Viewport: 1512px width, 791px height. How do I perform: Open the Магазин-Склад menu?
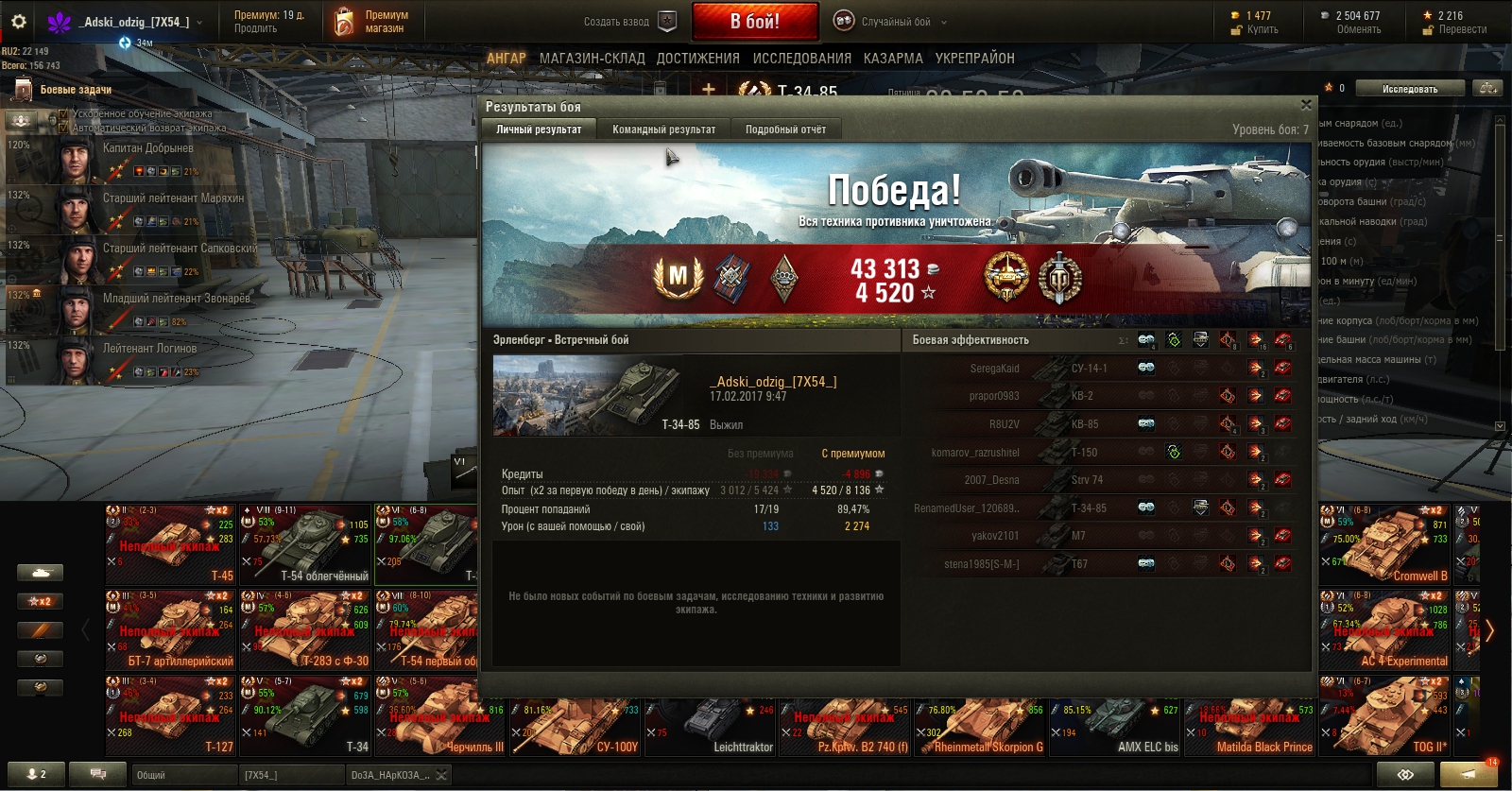coord(592,59)
